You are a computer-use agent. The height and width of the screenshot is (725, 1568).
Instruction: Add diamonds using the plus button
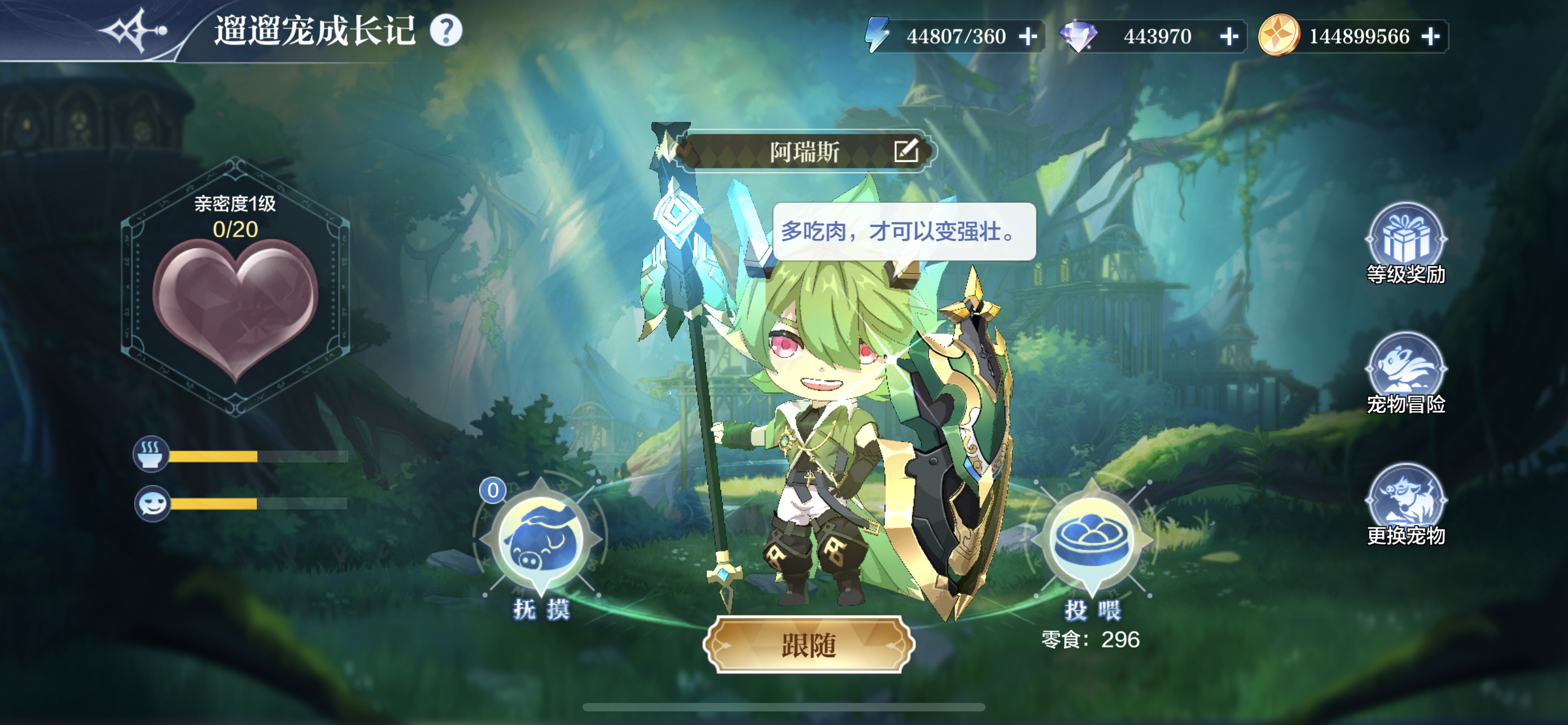(x=1229, y=37)
